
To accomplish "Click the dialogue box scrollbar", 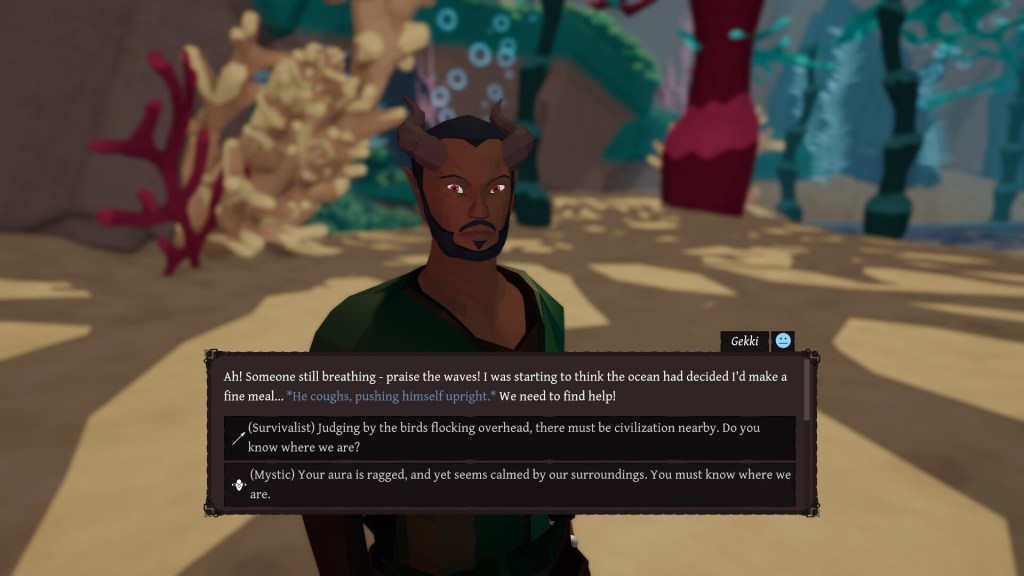I will point(807,390).
